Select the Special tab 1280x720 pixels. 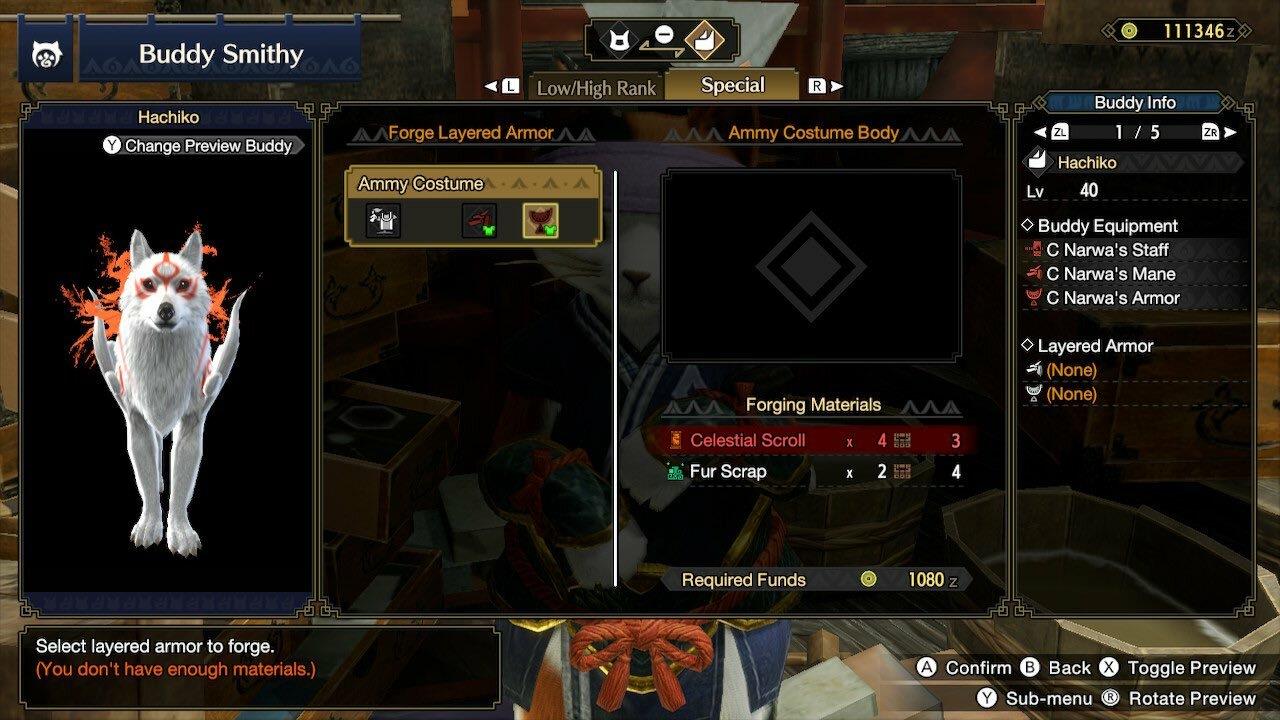tap(733, 85)
